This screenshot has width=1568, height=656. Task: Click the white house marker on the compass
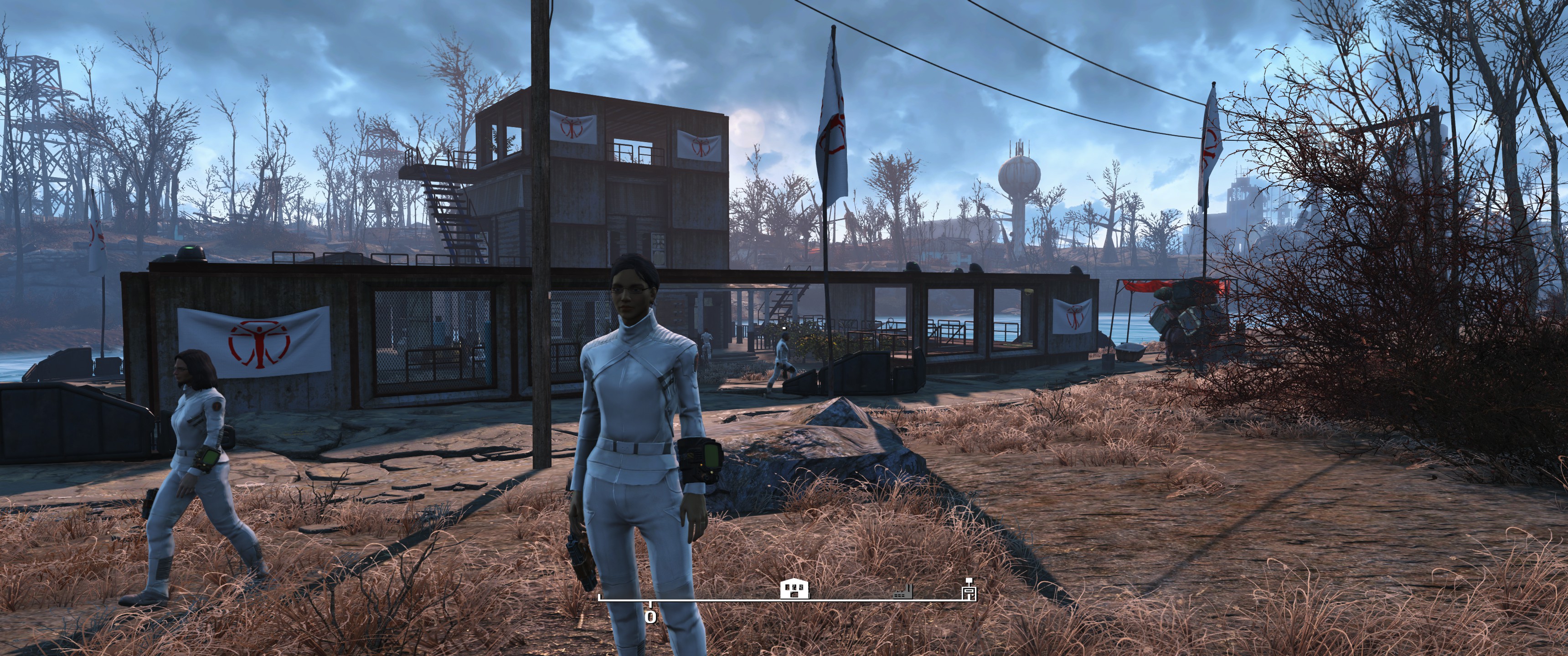795,589
